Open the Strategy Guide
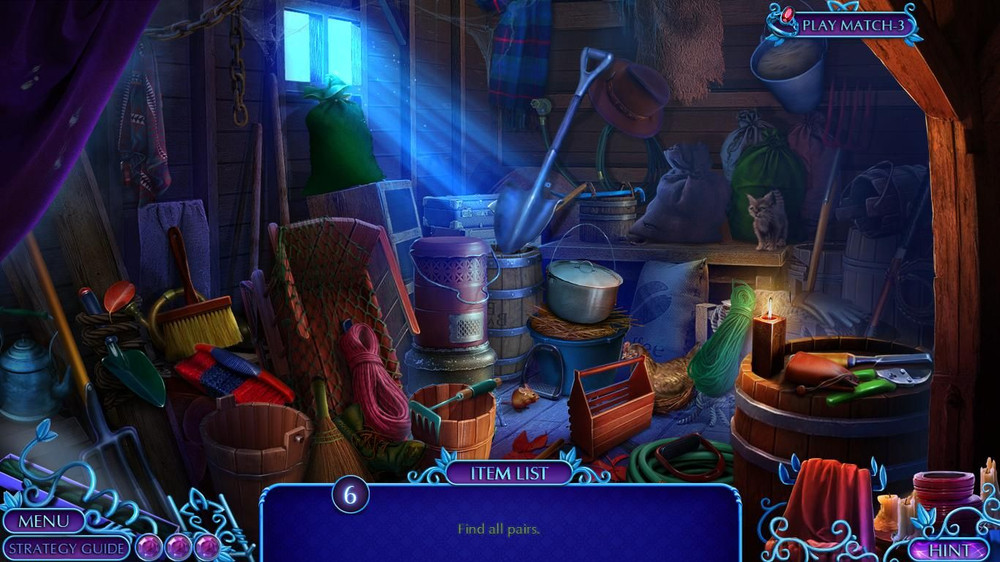Viewport: 1000px width, 562px height. click(65, 548)
